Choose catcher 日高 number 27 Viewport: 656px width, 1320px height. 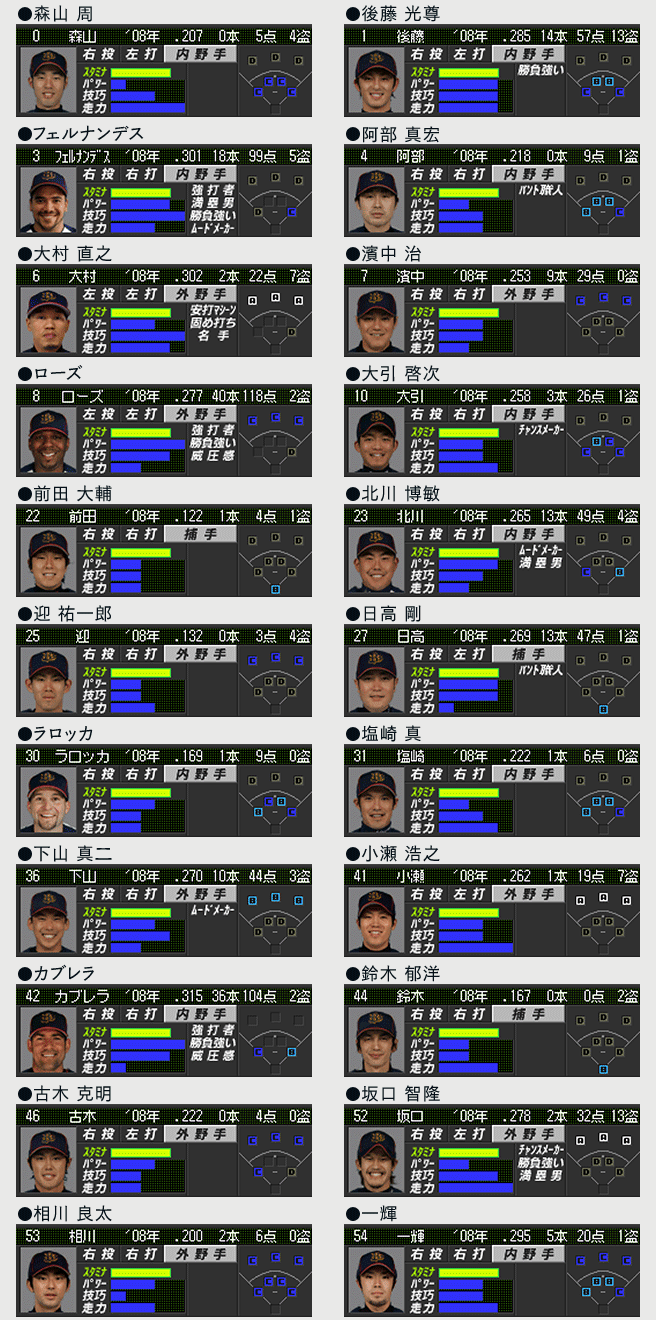(492, 671)
